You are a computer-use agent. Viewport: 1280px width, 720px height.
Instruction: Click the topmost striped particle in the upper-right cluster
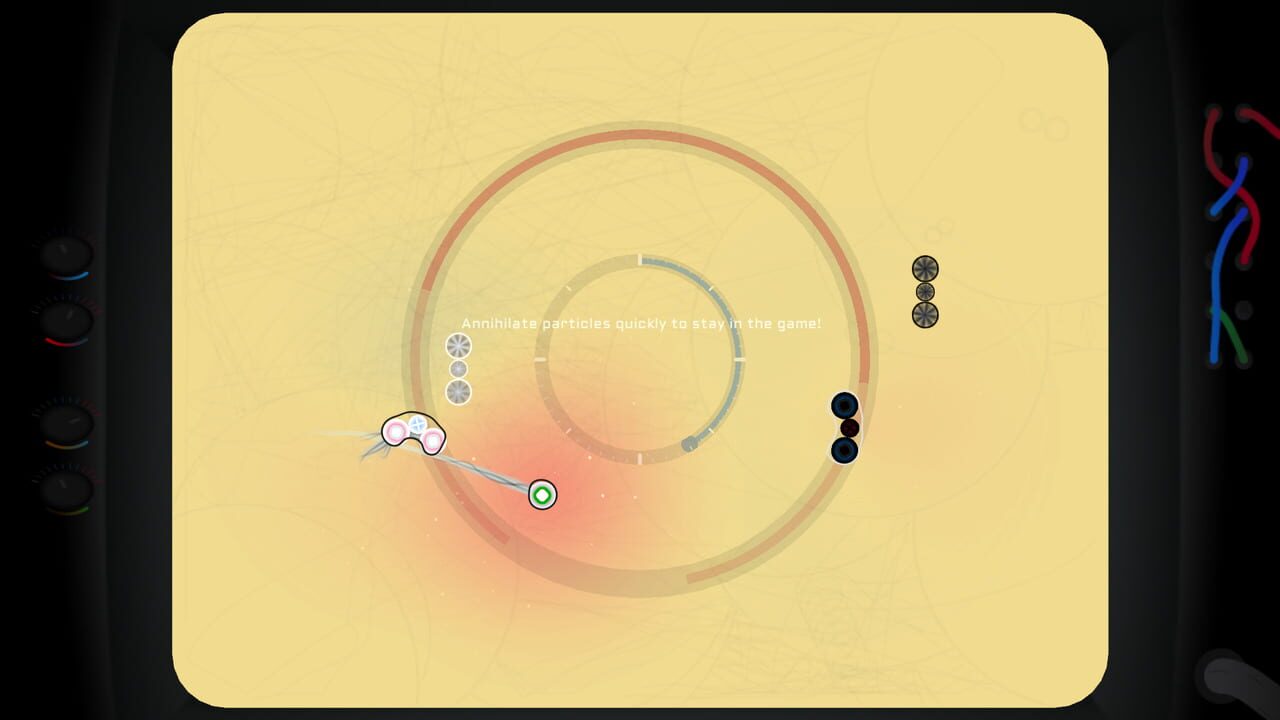[925, 268]
